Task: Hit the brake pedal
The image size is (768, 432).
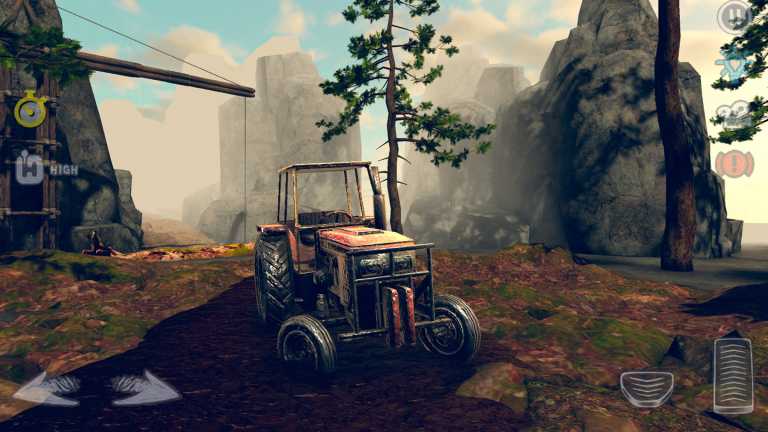Action: [x=647, y=388]
